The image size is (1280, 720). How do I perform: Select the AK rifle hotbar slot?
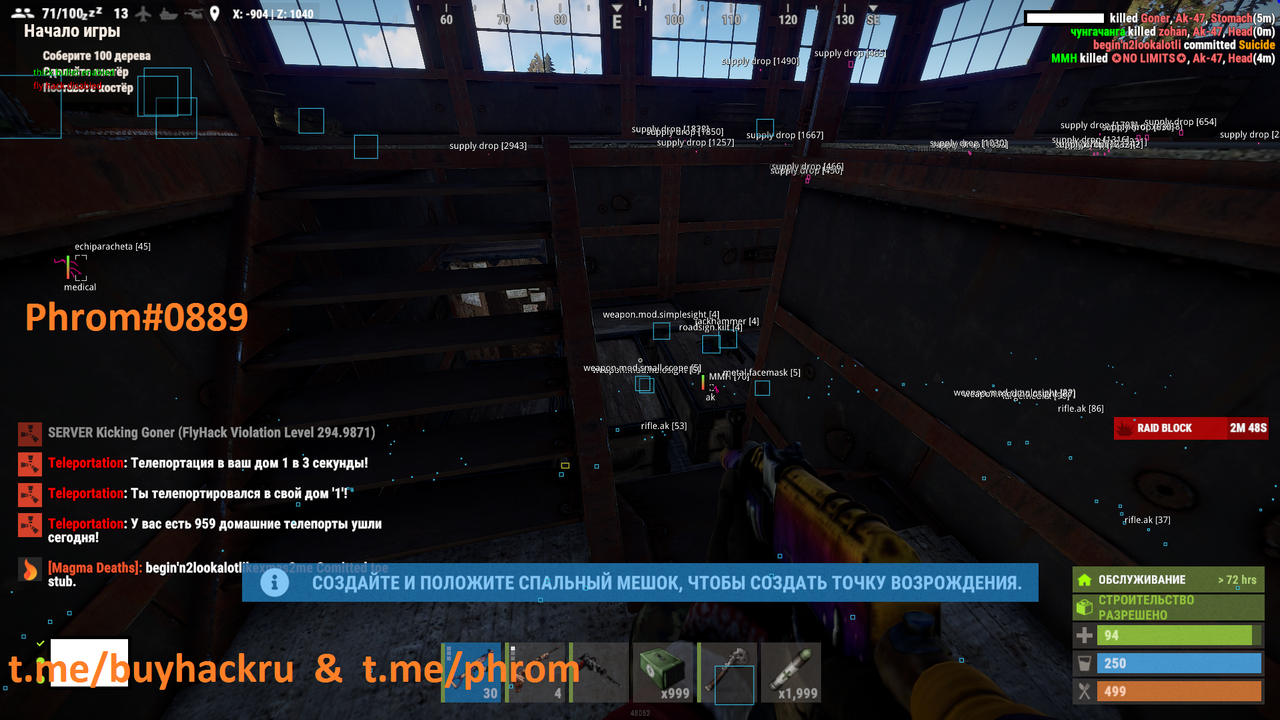click(x=472, y=673)
